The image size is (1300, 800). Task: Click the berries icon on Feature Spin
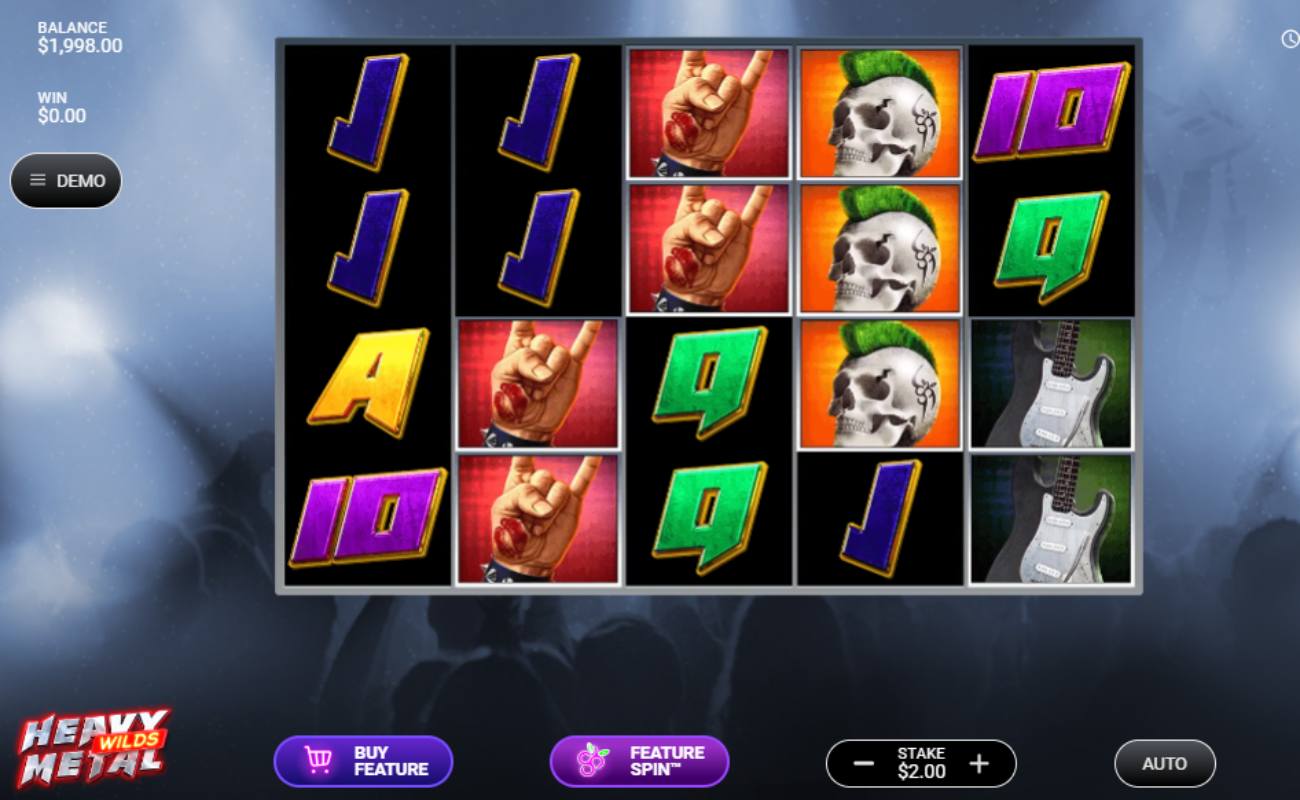(x=594, y=760)
